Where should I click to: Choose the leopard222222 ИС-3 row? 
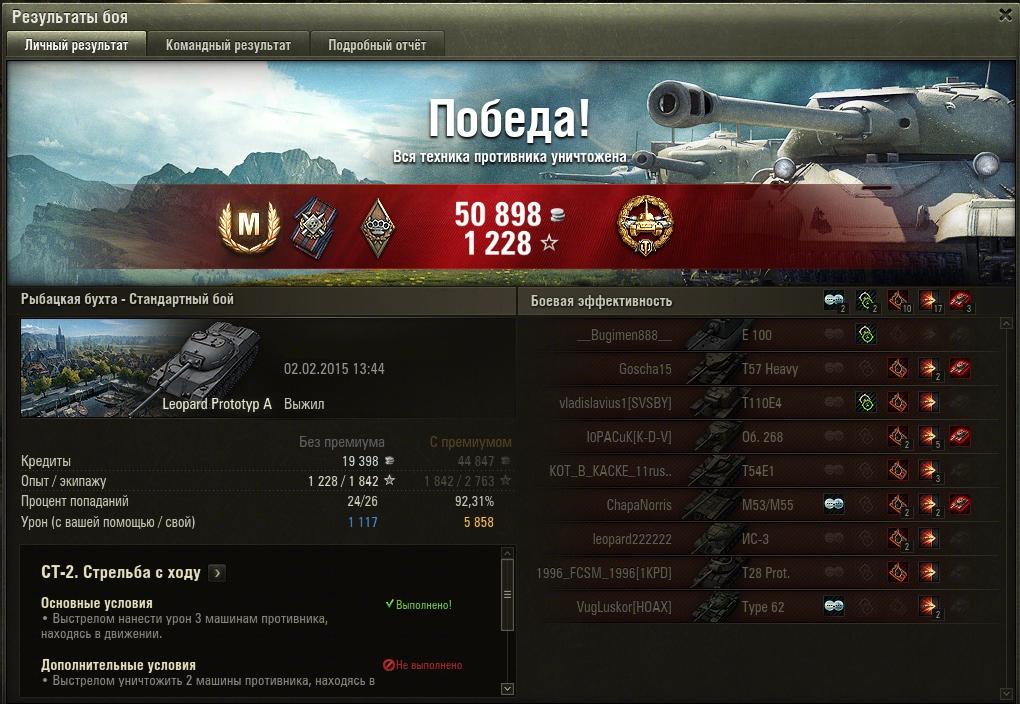pos(760,539)
